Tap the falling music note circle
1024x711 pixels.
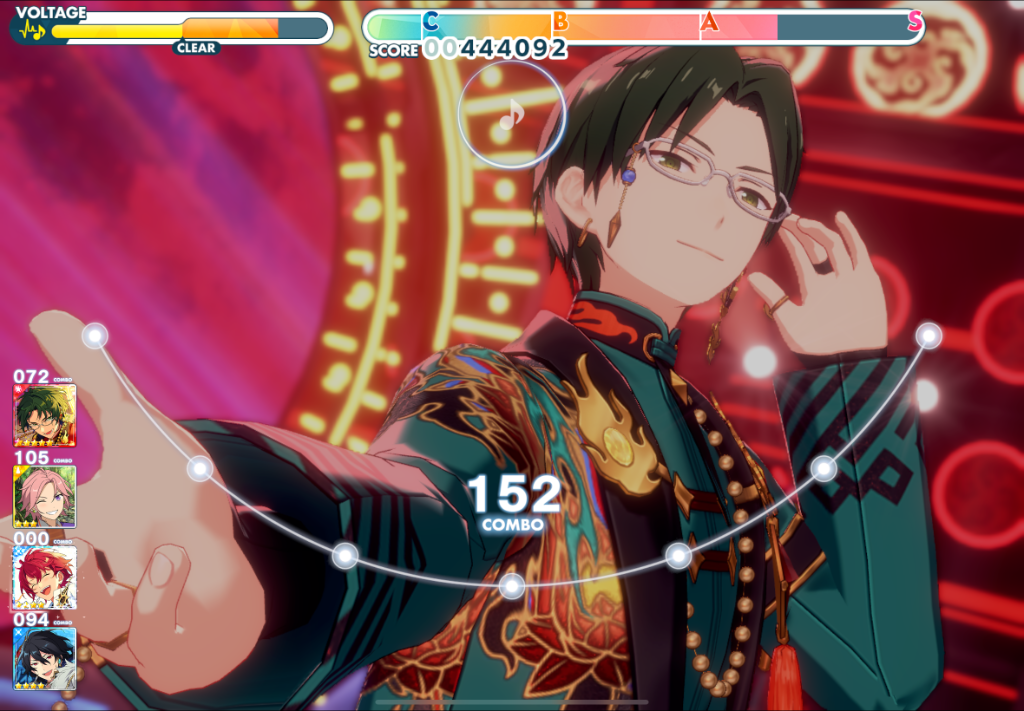point(511,115)
